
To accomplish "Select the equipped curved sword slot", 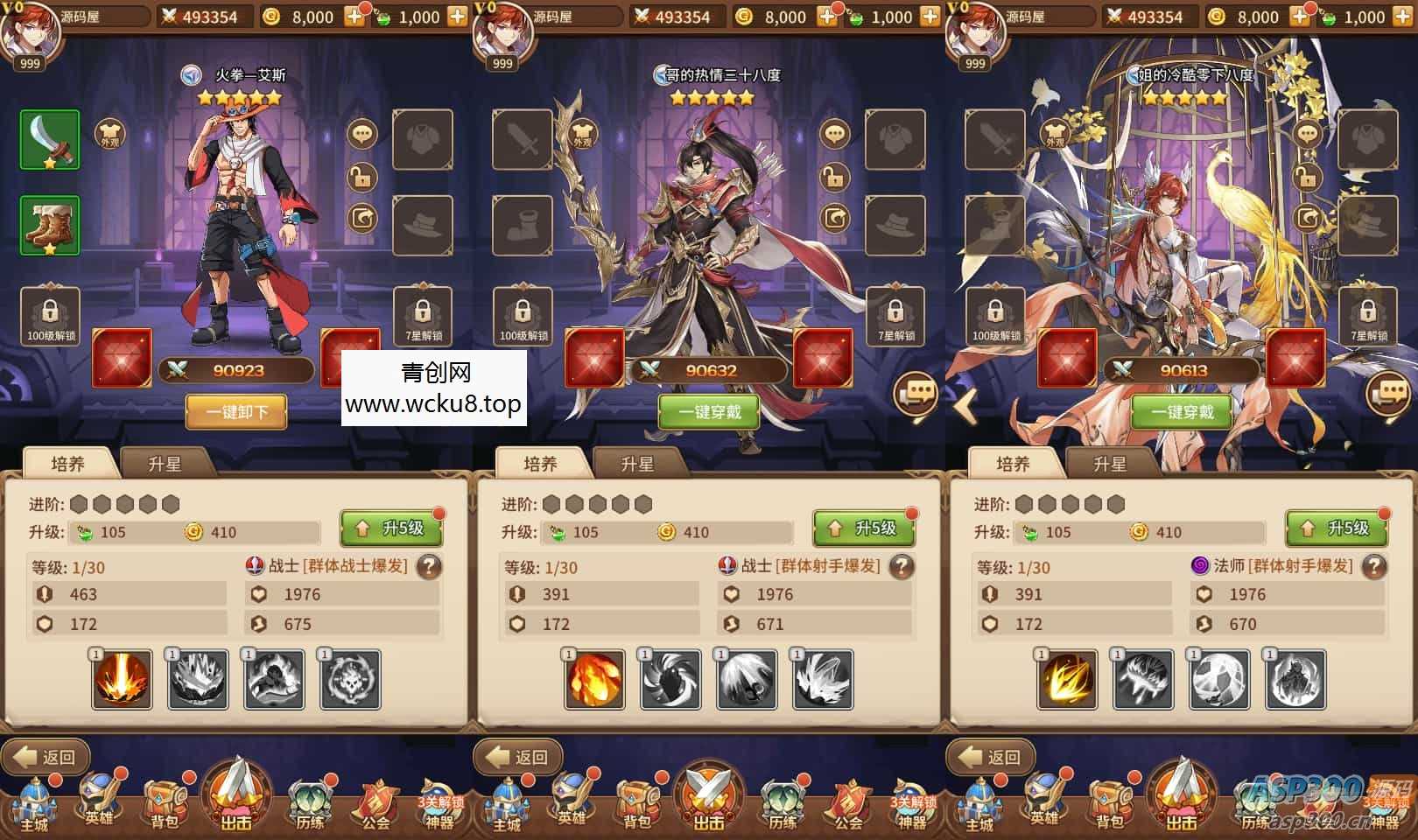I will 50,140.
